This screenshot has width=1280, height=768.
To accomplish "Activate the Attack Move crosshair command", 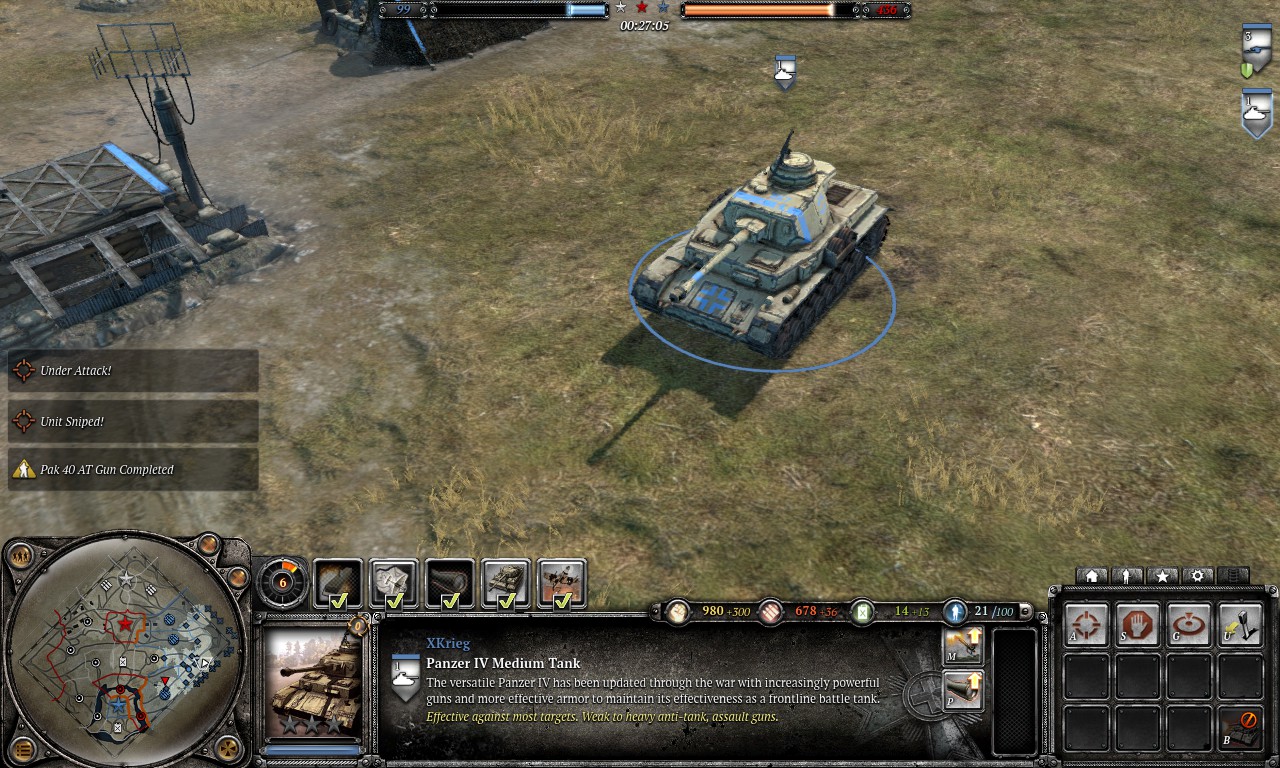I will point(1086,625).
